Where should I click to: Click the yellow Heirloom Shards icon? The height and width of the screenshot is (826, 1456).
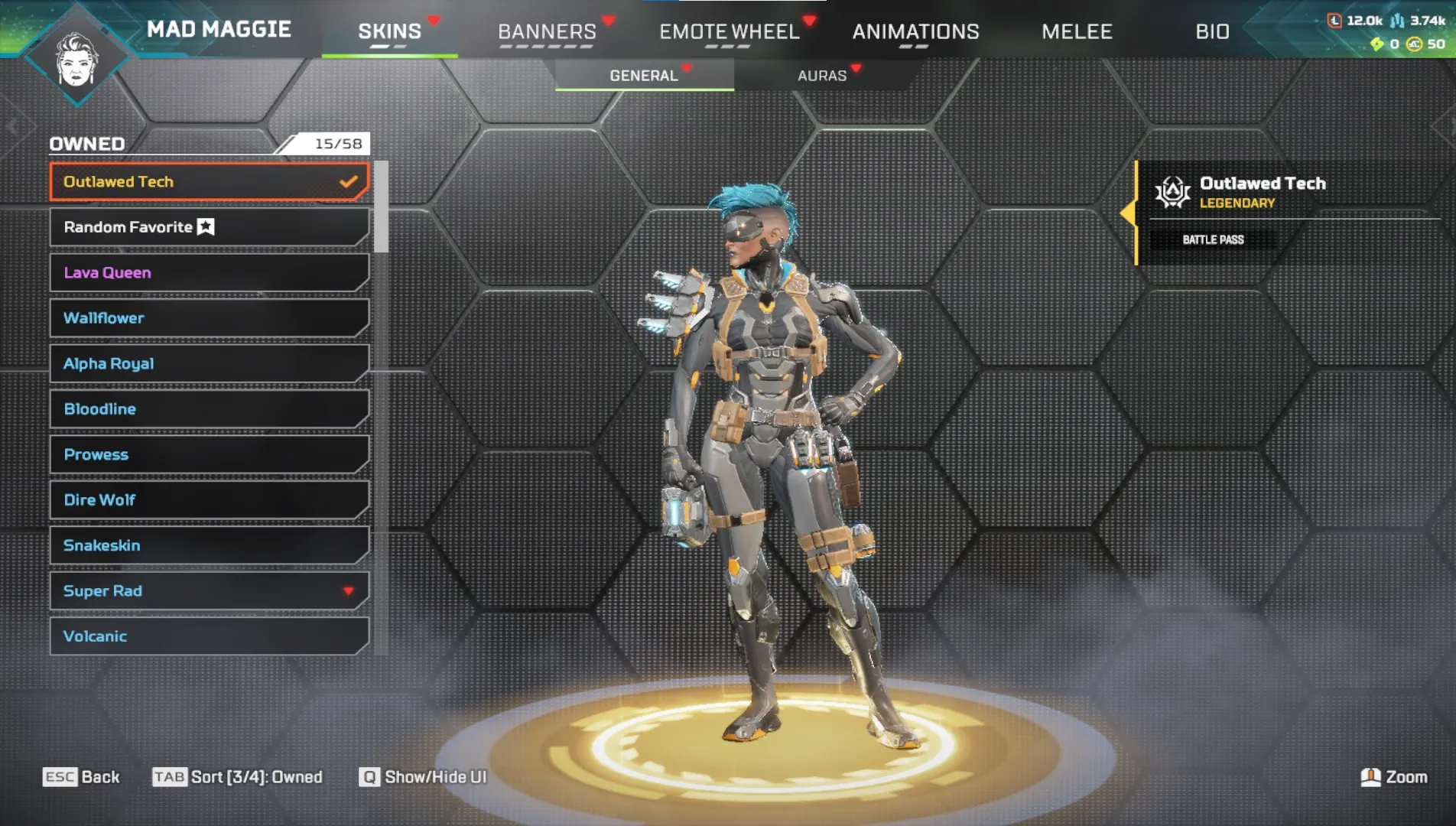click(1377, 44)
